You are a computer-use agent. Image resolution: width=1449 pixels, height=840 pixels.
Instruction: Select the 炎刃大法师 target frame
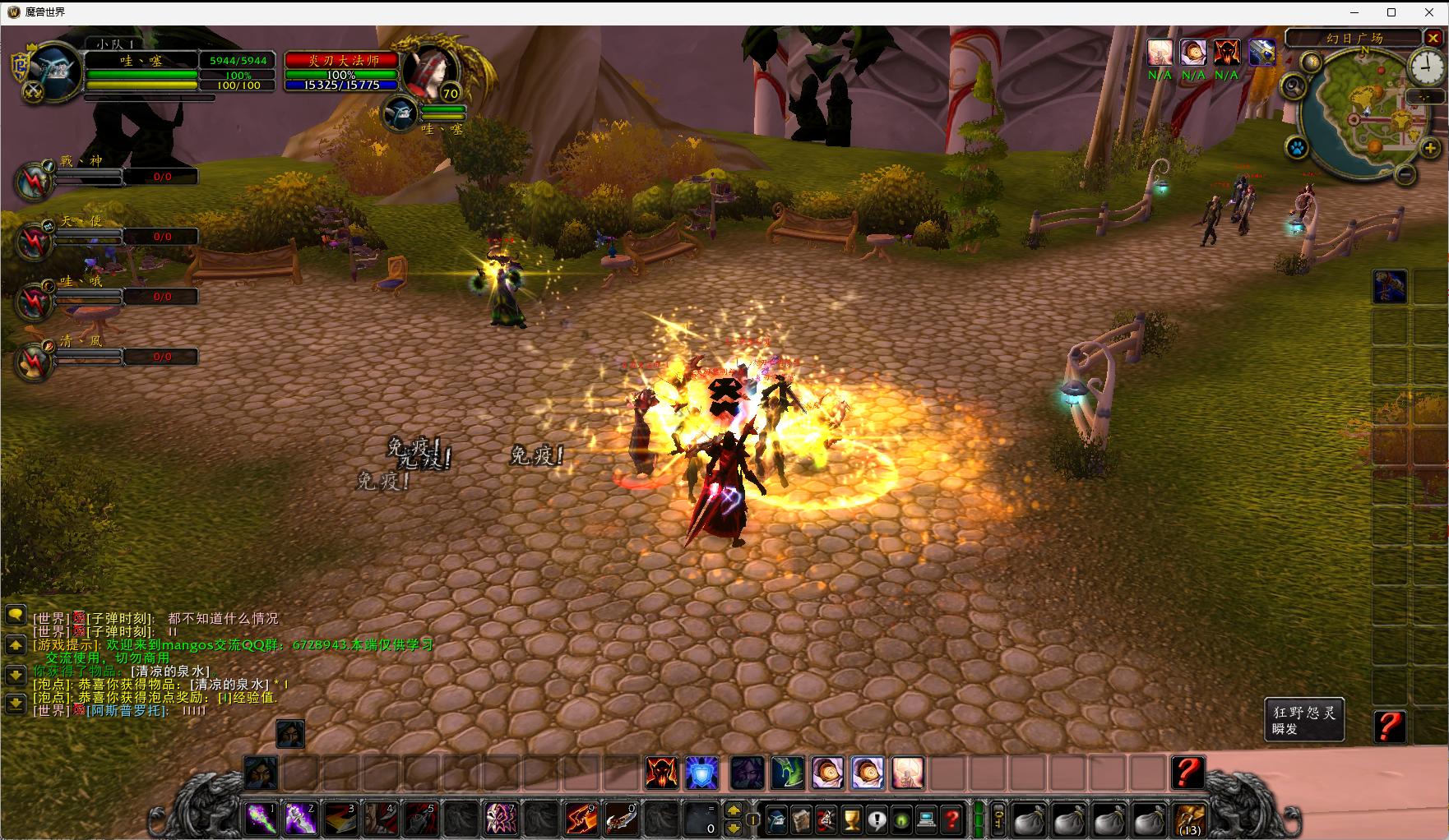(342, 61)
